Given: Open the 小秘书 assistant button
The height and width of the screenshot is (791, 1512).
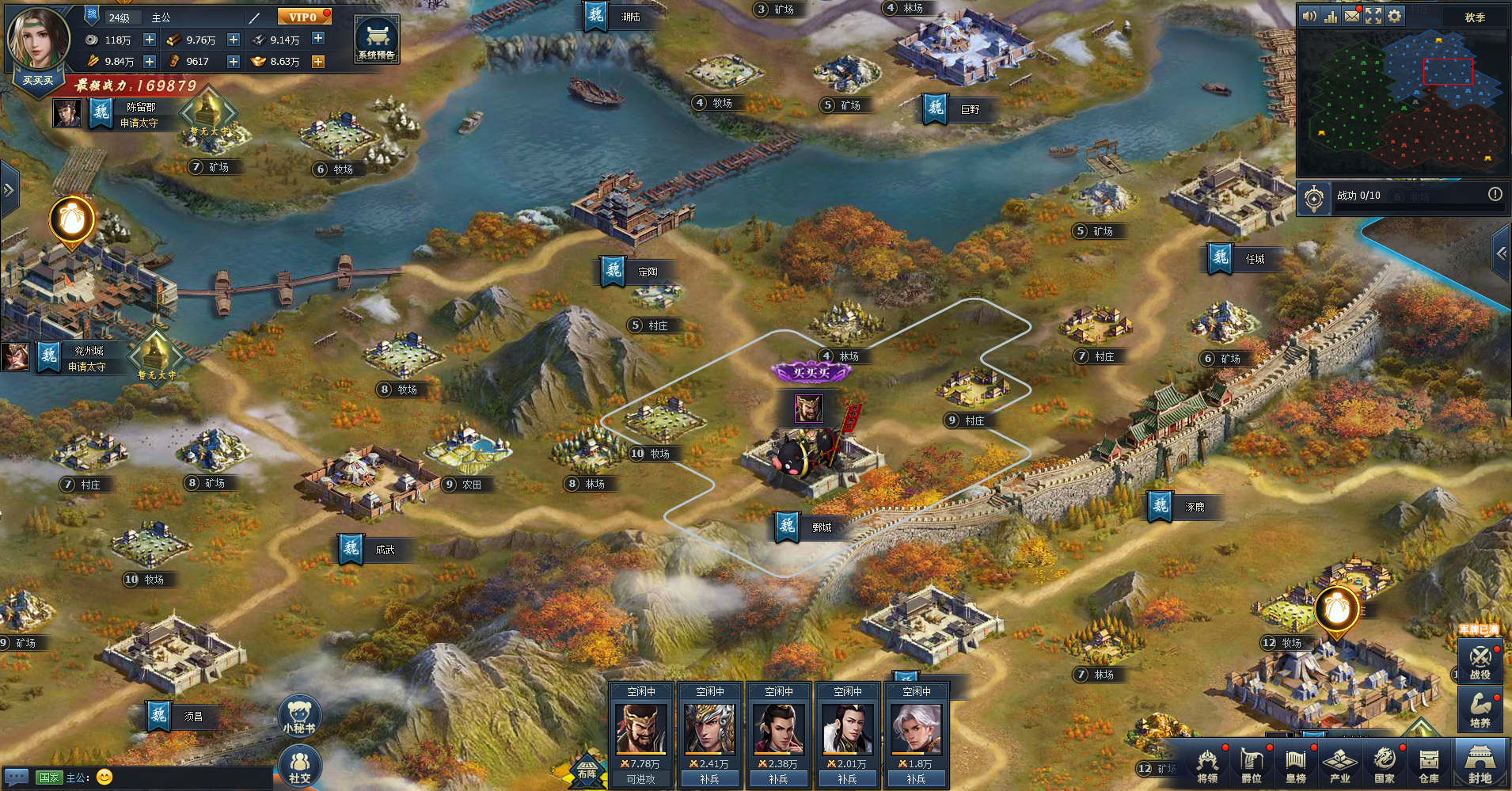Looking at the screenshot, I should (x=299, y=715).
